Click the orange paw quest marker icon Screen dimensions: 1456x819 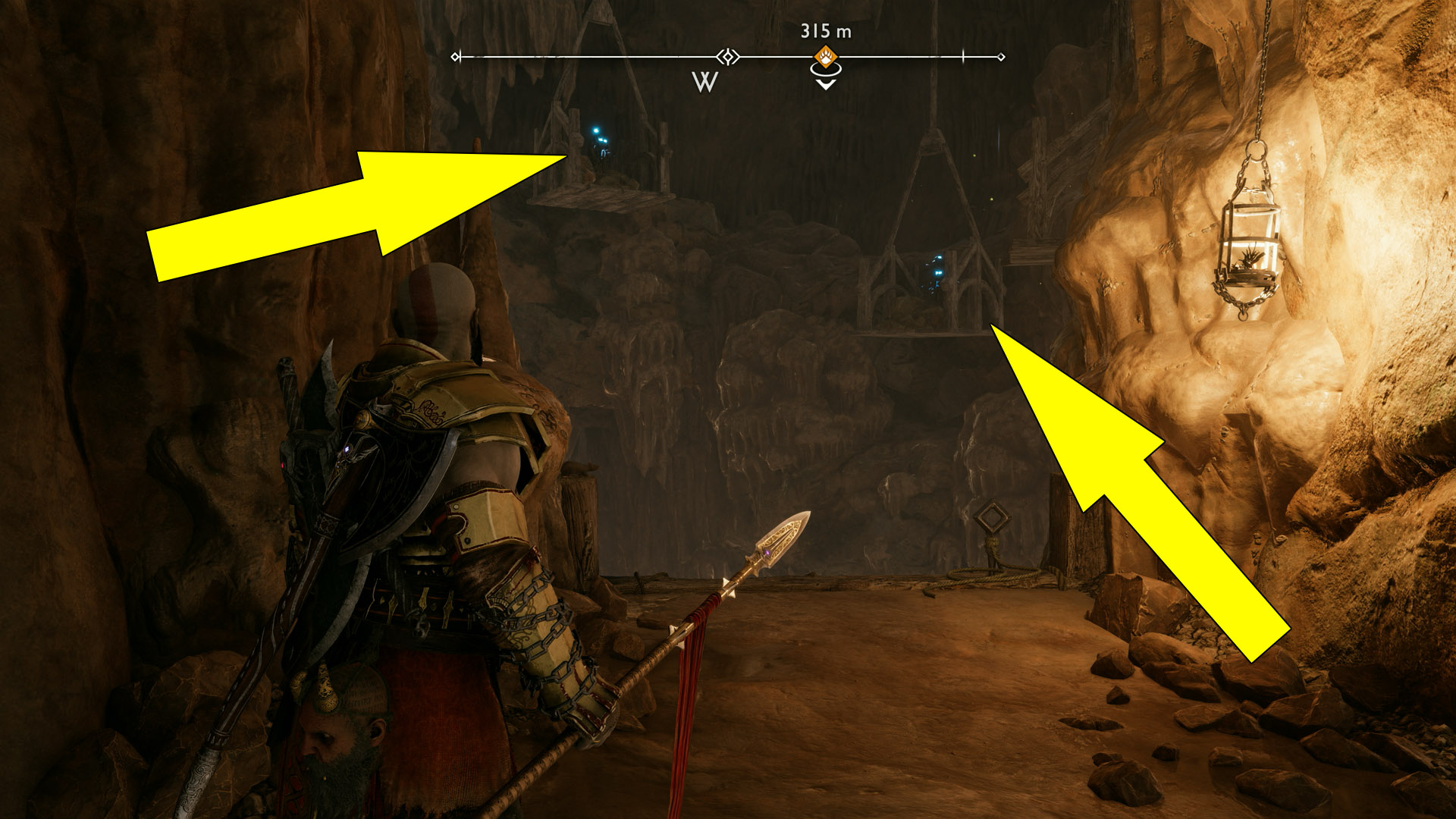coord(827,55)
